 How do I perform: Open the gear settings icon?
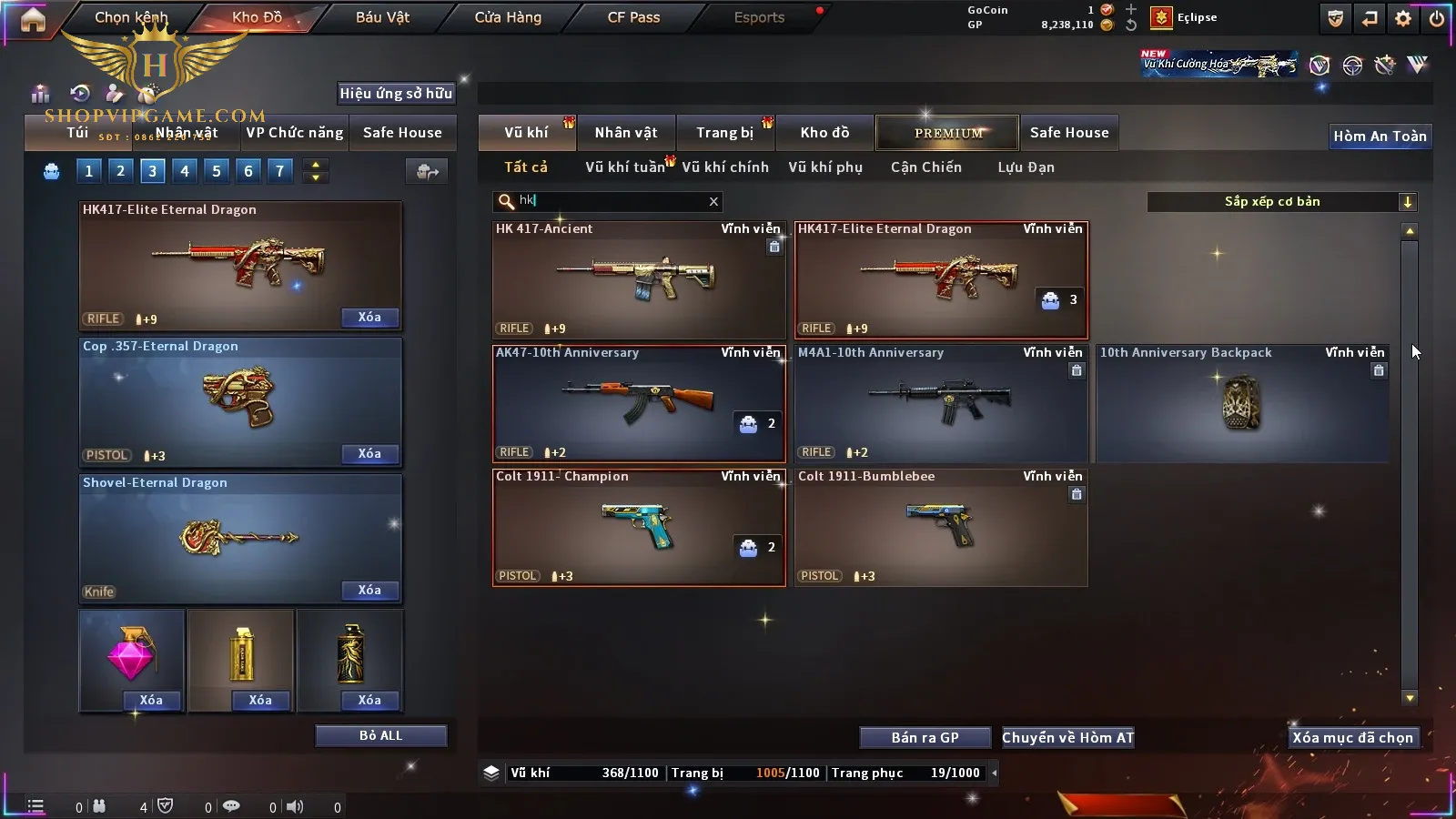[1403, 18]
